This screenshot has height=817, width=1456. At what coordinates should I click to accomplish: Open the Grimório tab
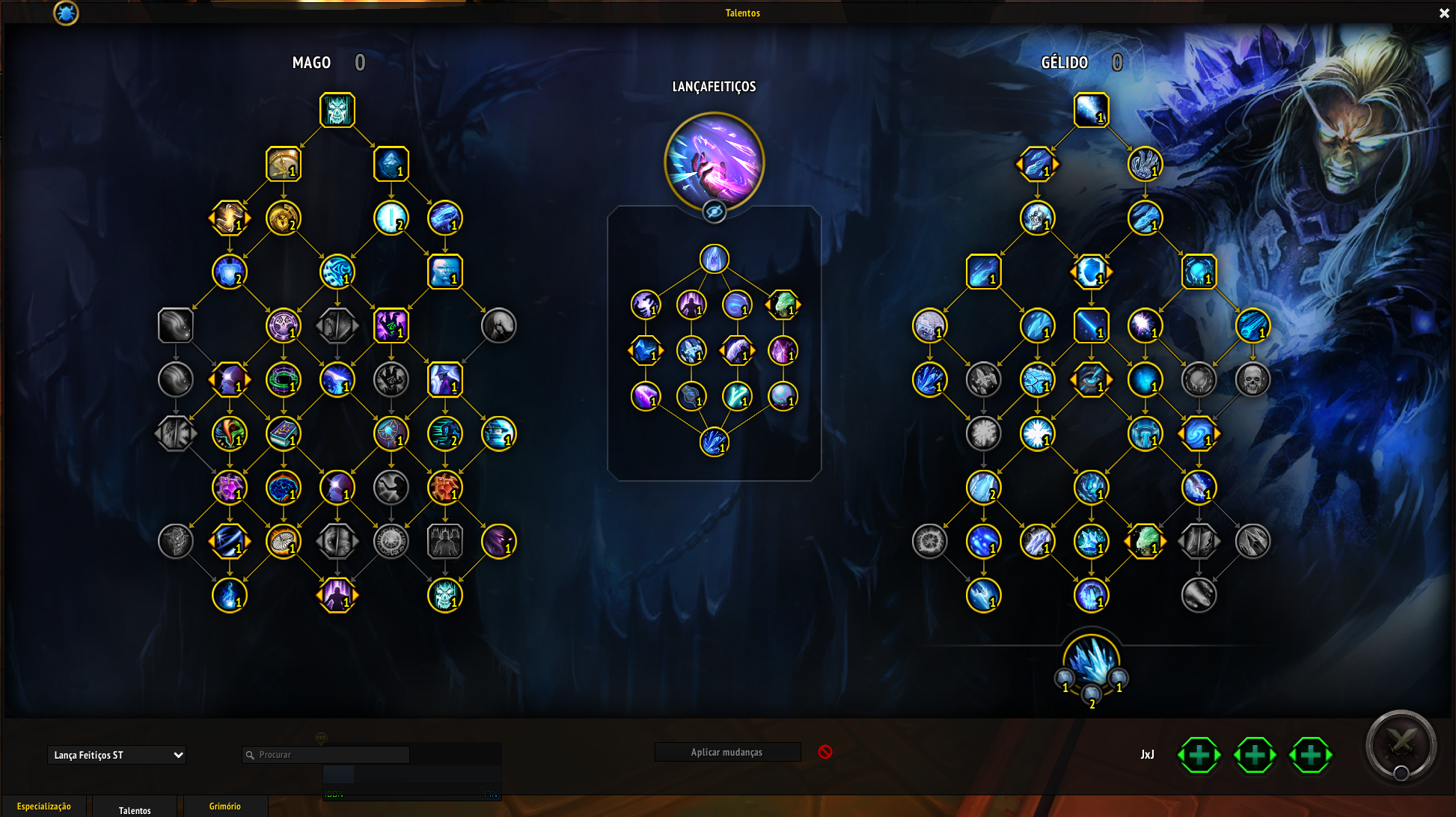[x=224, y=806]
